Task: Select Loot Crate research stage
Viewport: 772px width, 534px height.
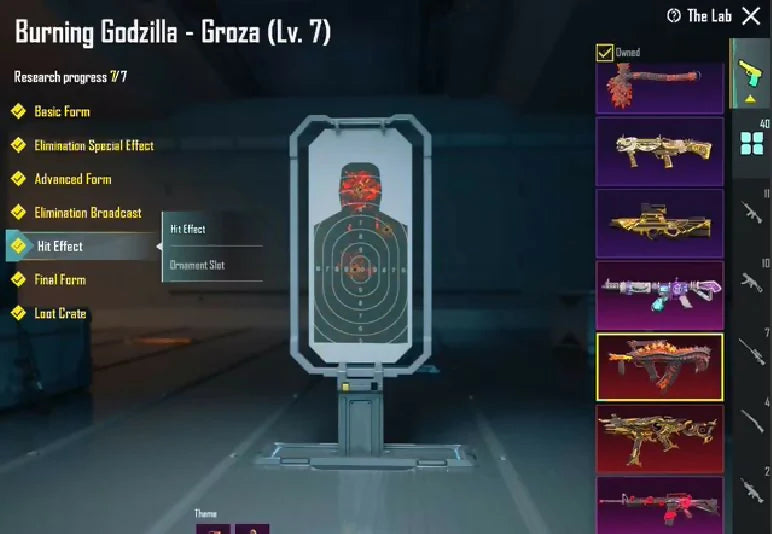Action: tap(60, 314)
